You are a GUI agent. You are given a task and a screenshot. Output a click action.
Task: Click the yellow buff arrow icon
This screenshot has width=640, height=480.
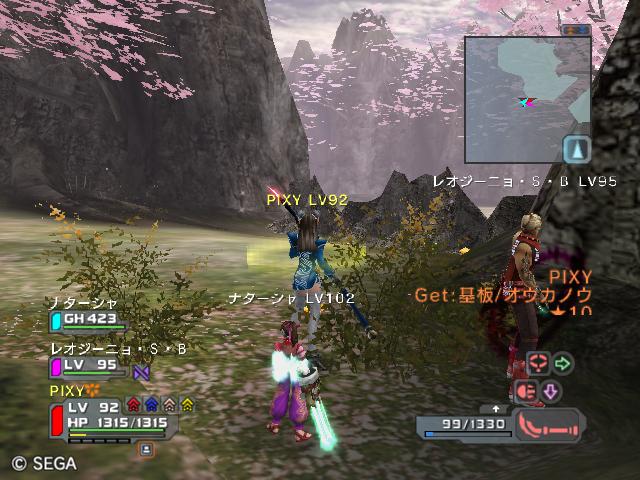pos(187,405)
